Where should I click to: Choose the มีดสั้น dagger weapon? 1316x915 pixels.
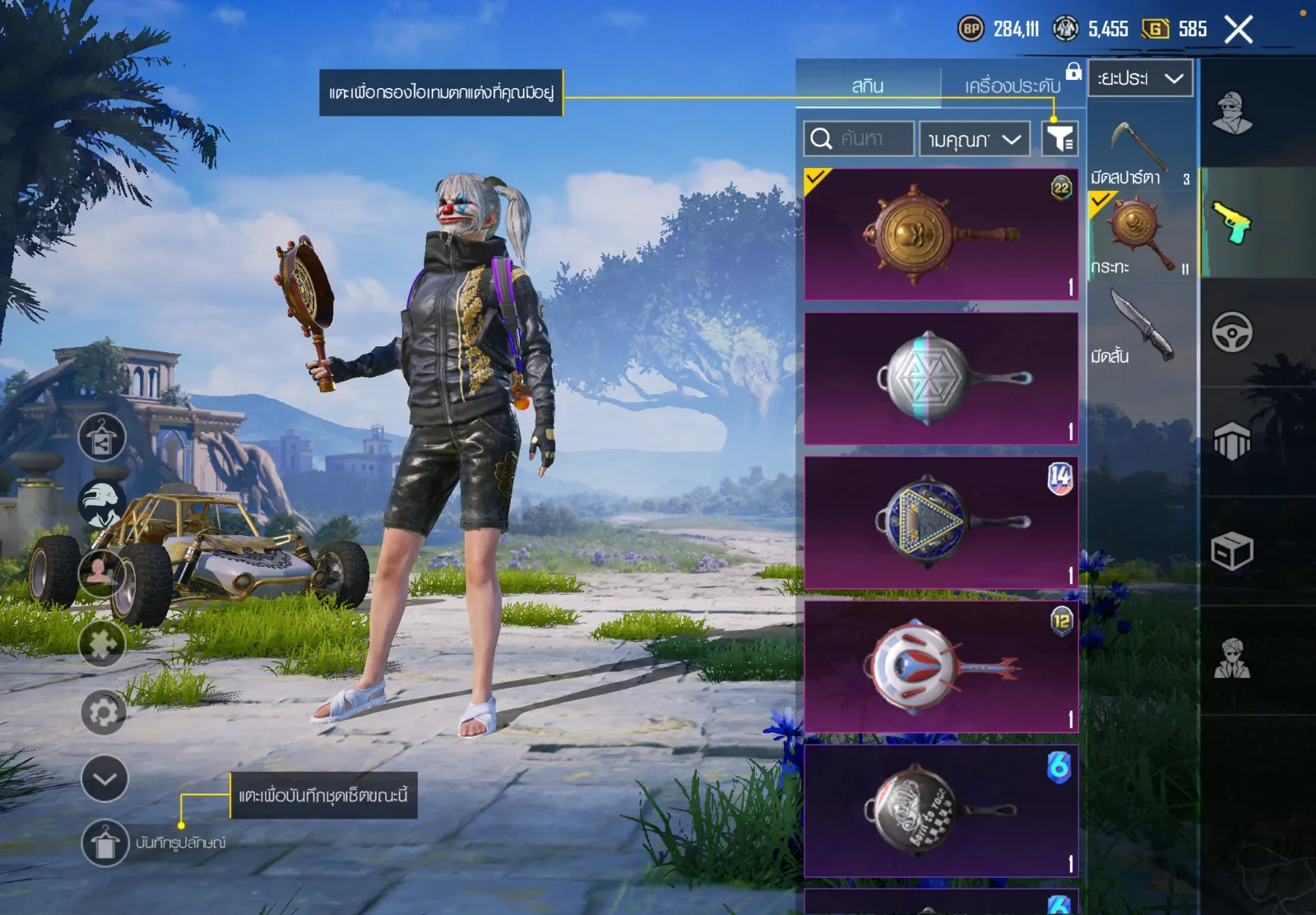tap(1141, 327)
